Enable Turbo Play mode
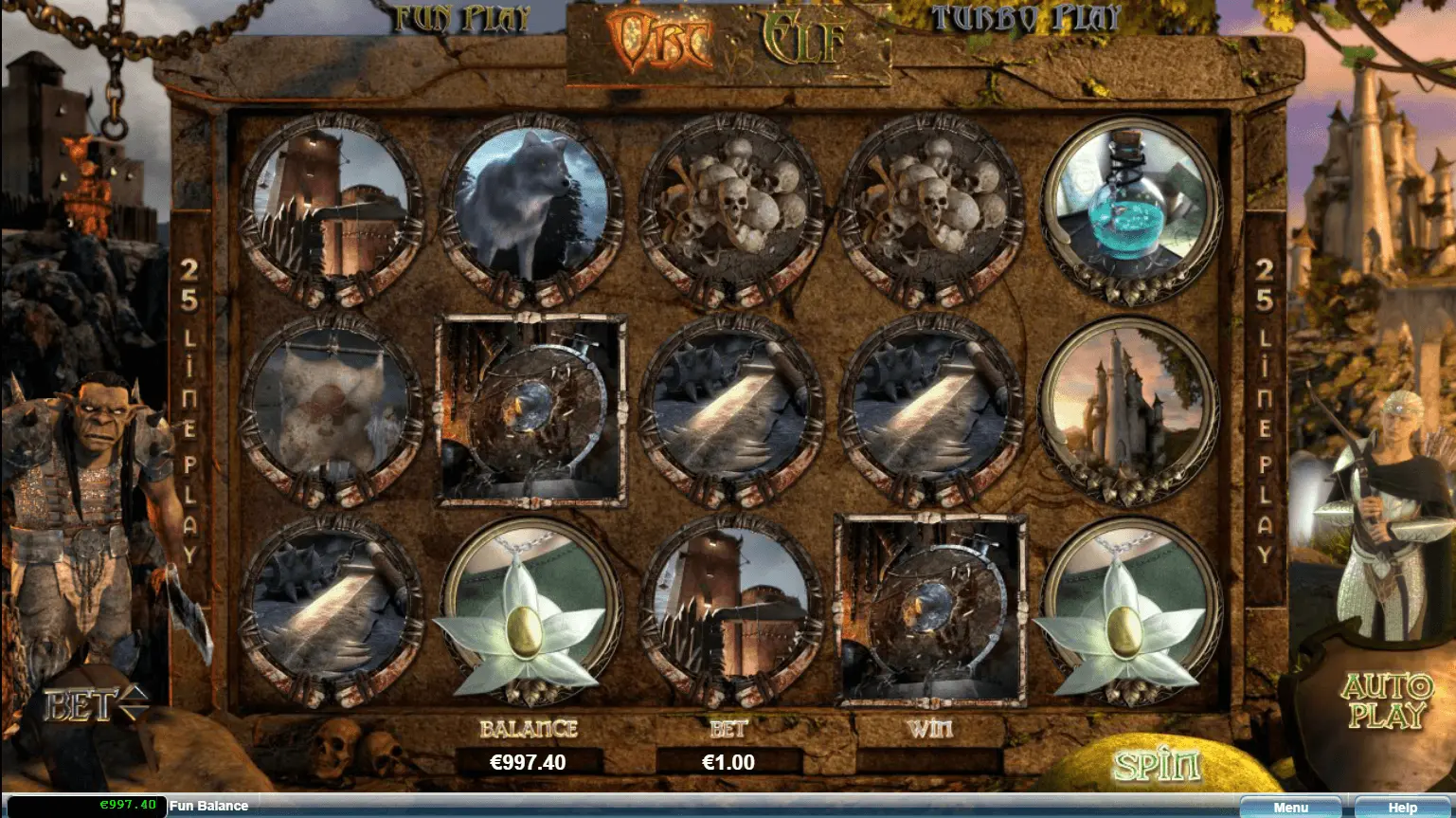1456x818 pixels. tap(1025, 19)
